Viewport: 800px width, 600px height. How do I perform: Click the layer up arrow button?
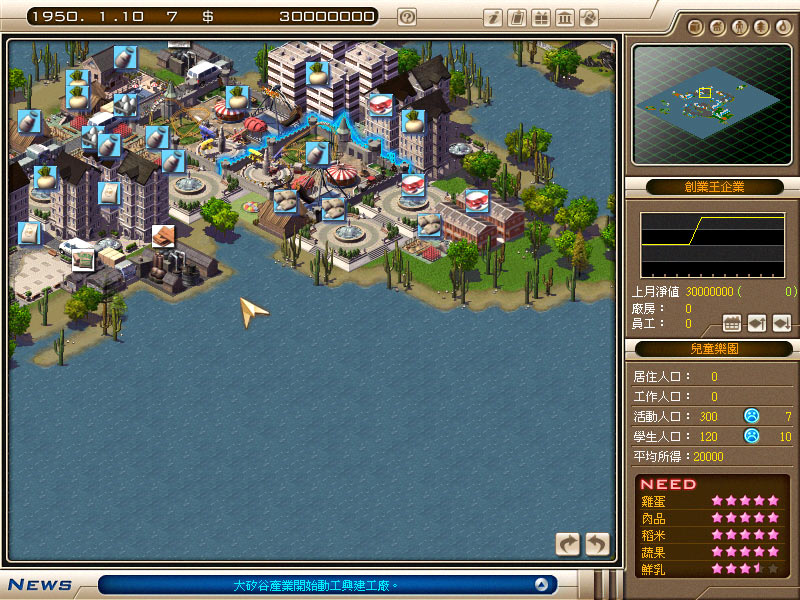[757, 323]
